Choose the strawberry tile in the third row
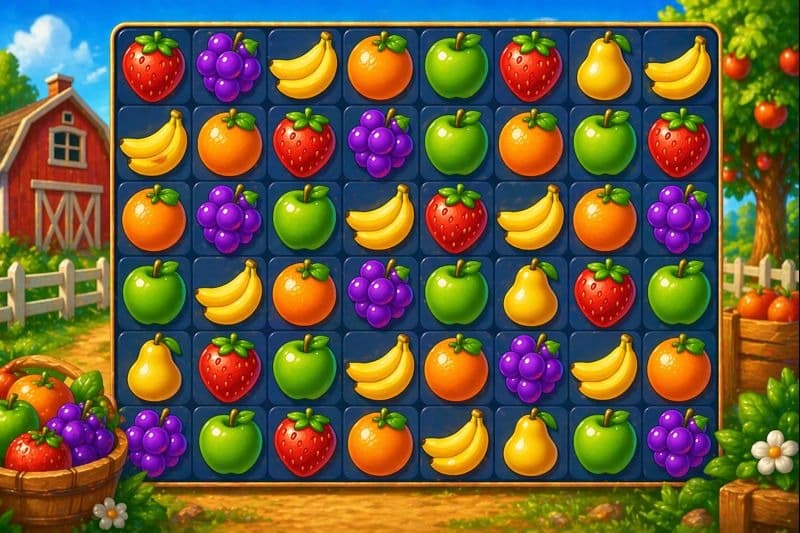The height and width of the screenshot is (533, 800). 456,218
